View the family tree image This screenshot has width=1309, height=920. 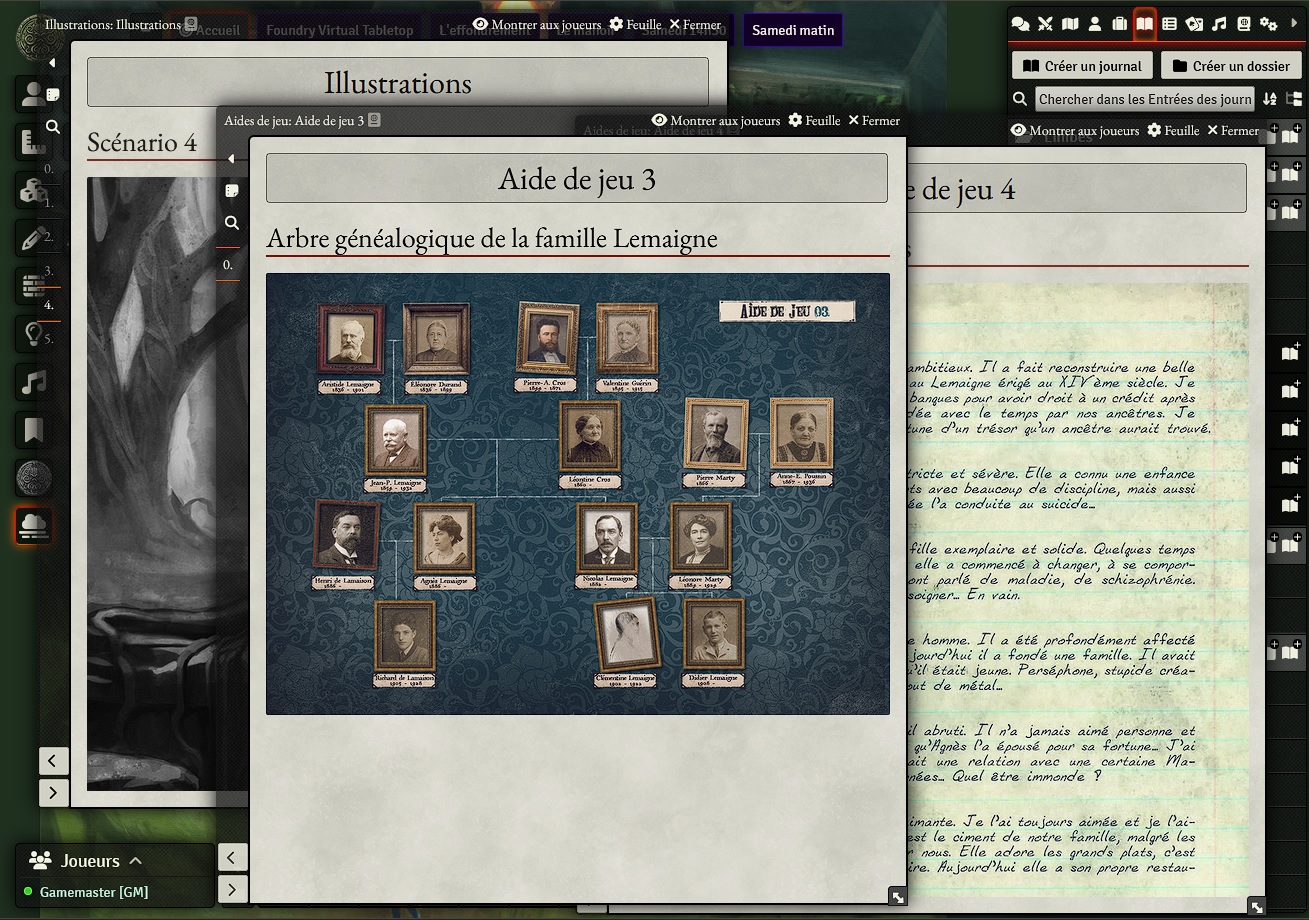[x=577, y=493]
